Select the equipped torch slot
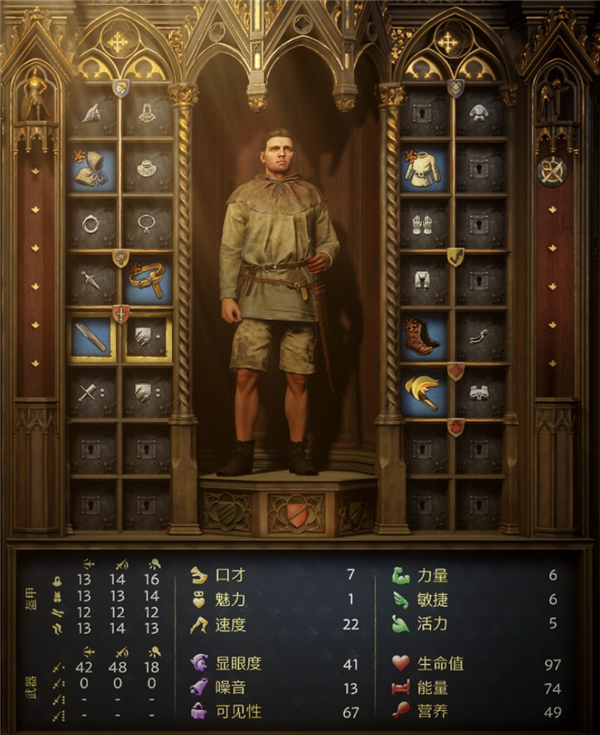The width and height of the screenshot is (600, 735). pos(424,394)
